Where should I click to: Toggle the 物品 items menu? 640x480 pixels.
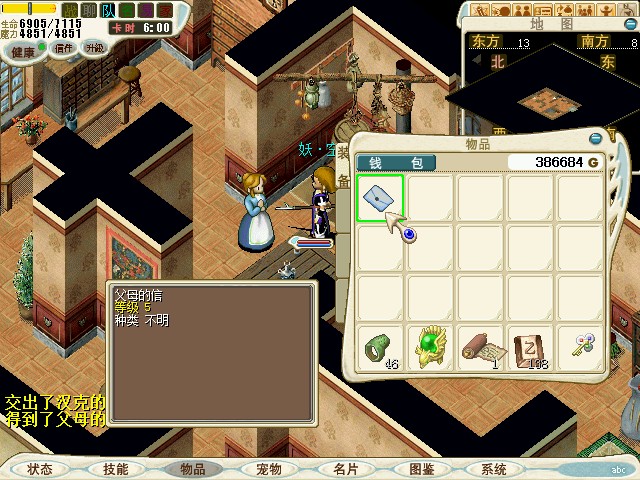point(192,468)
